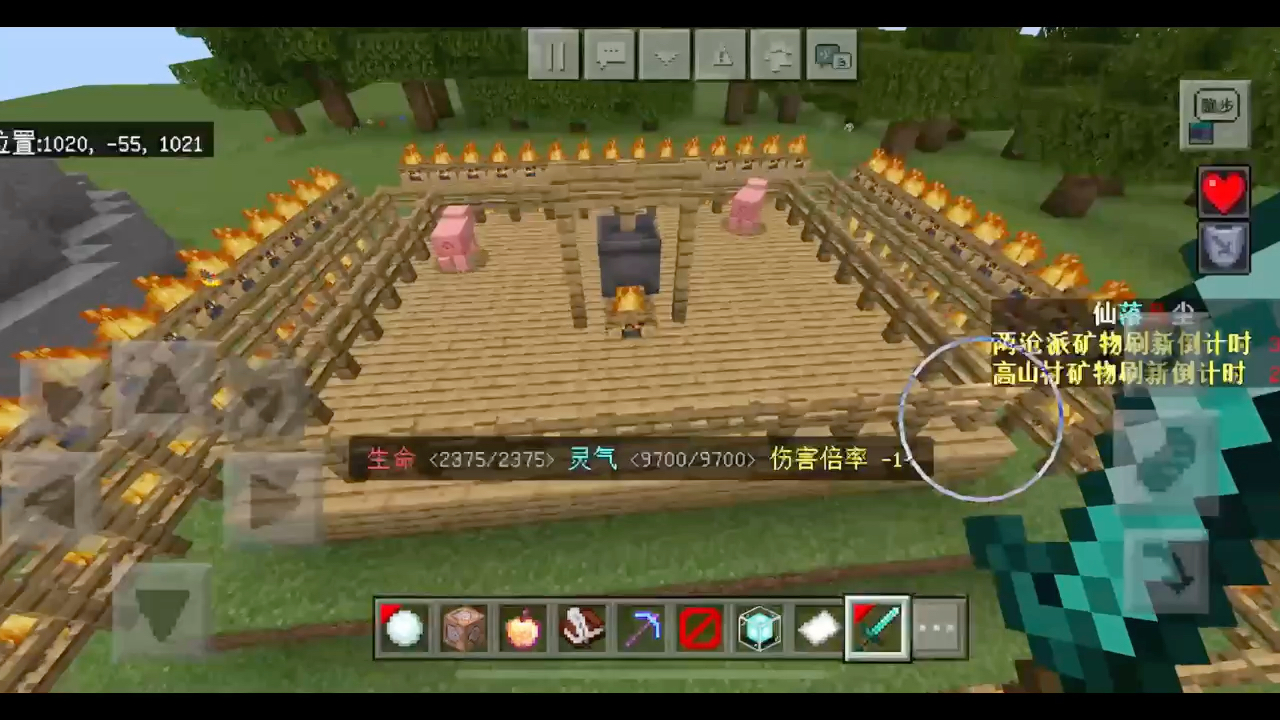The width and height of the screenshot is (1280, 720).
Task: Select the diamond sword in the hotbar
Action: coord(877,627)
